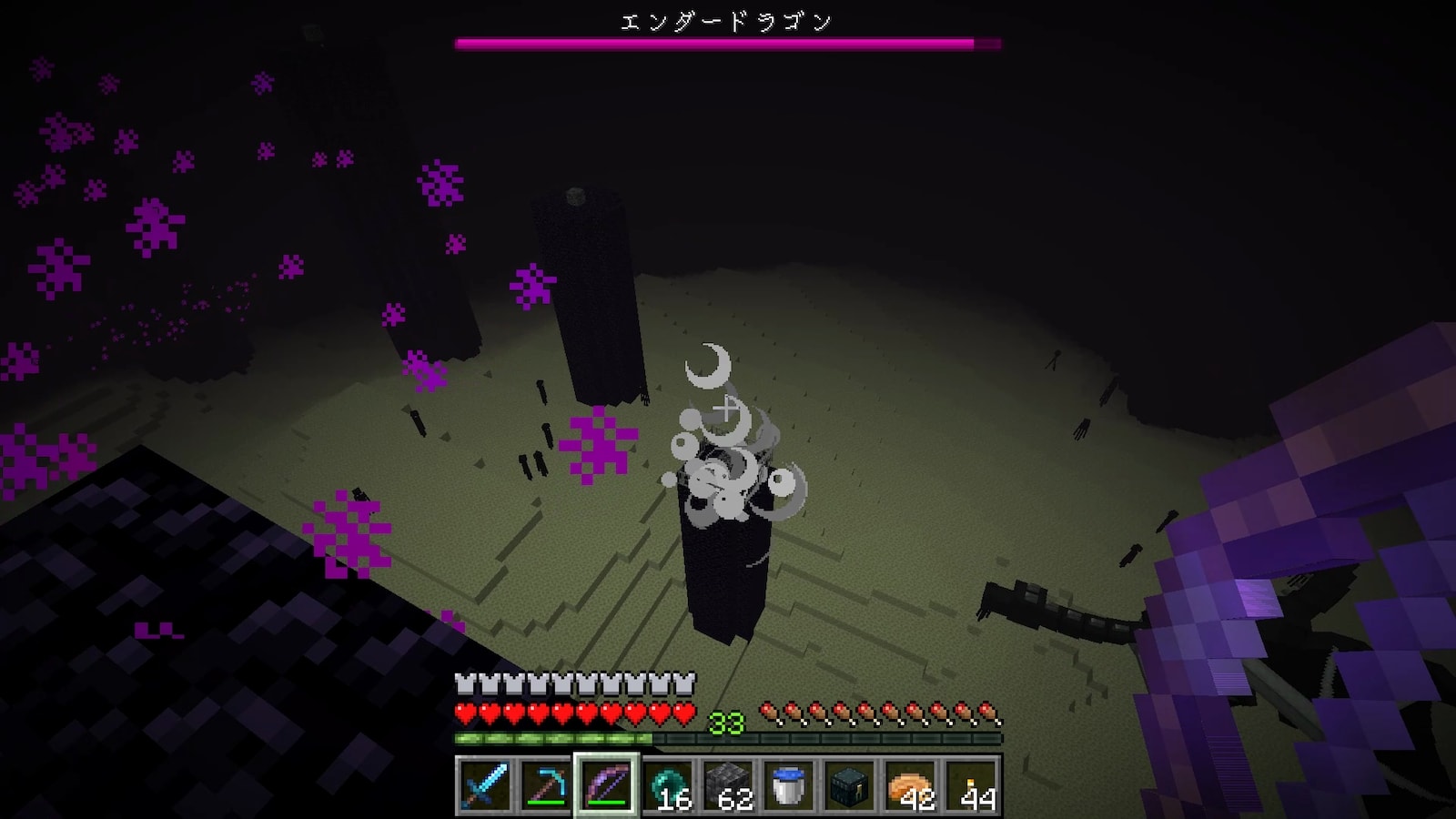Image resolution: width=1456 pixels, height=819 pixels.
Task: Select the diamond sword hotbar slot
Action: click(x=484, y=784)
